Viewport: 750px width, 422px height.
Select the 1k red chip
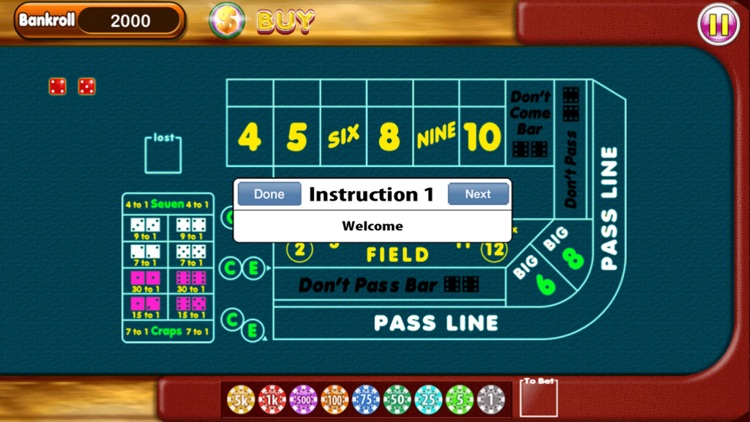(273, 399)
